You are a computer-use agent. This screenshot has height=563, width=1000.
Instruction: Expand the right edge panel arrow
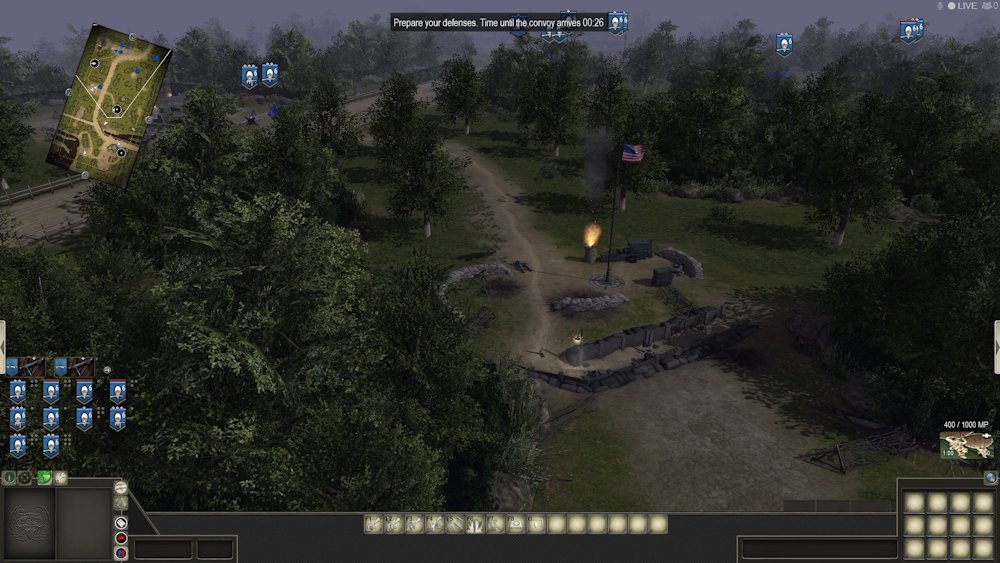(x=996, y=347)
